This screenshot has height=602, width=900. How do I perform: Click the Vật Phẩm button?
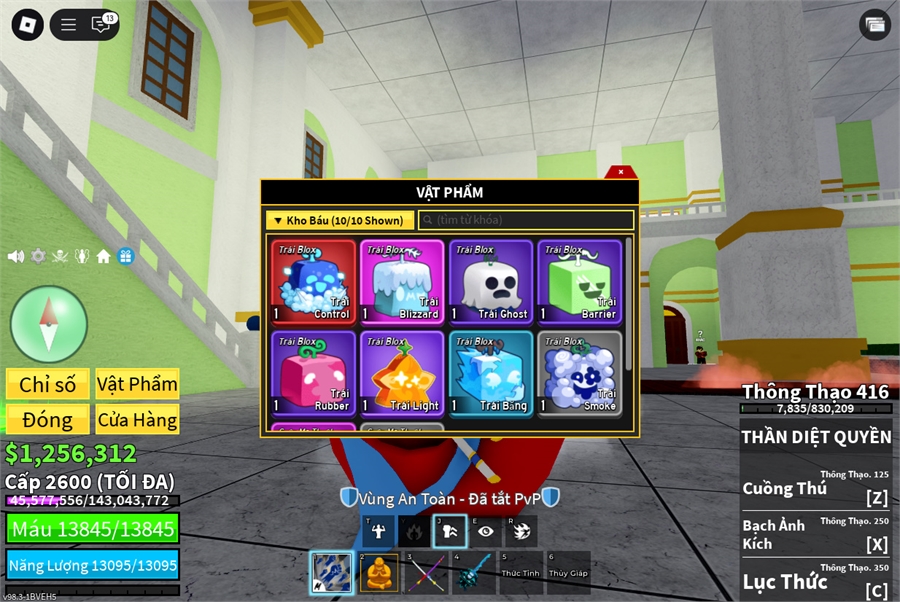pyautogui.click(x=137, y=384)
